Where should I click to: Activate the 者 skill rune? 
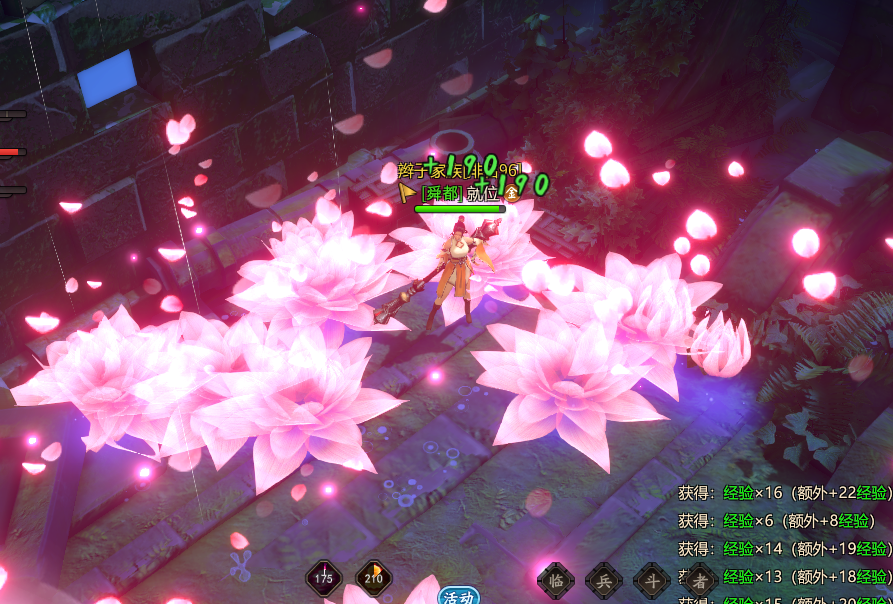[700, 579]
